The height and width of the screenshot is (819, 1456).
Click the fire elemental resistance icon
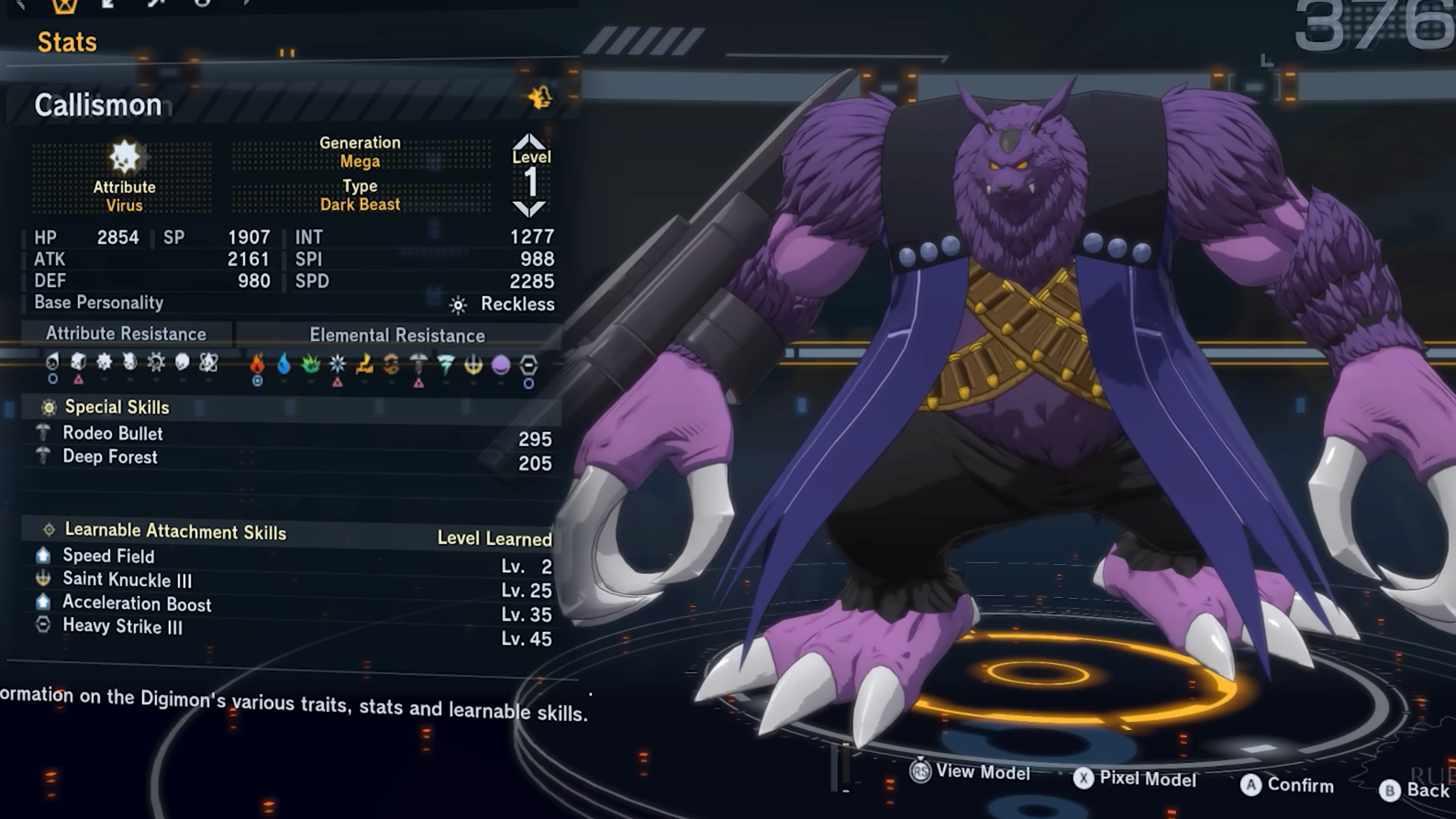pos(257,365)
